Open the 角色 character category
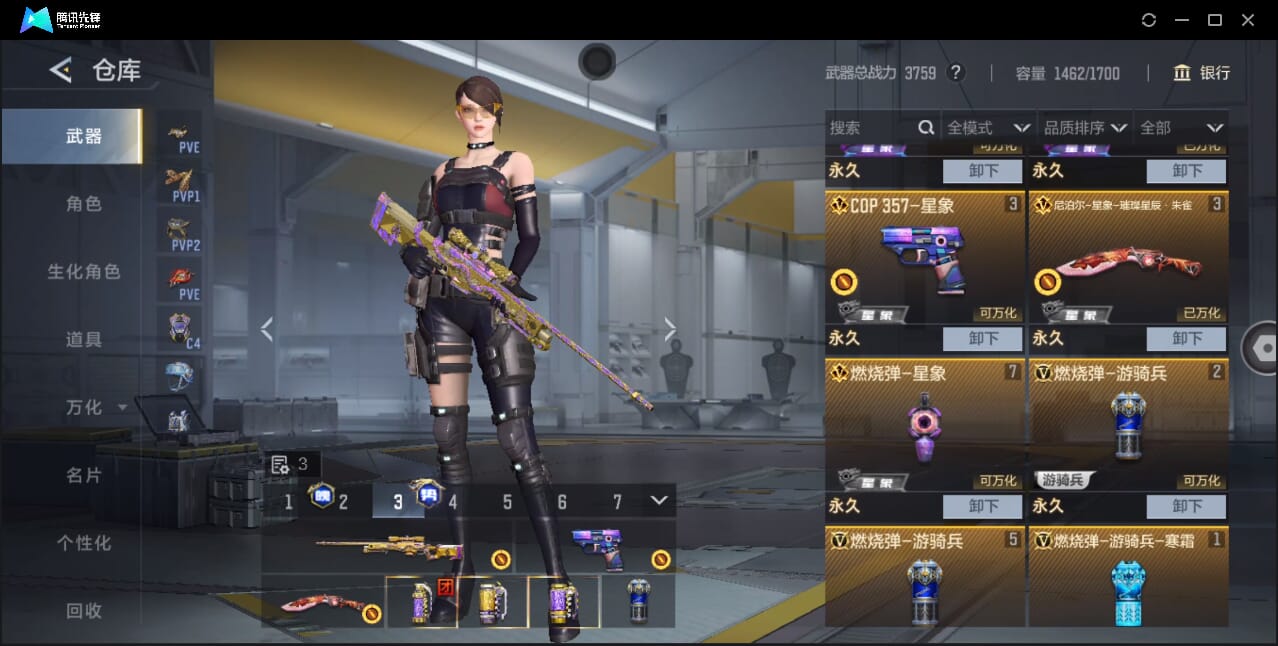Viewport: 1278px width, 646px height. pos(84,204)
